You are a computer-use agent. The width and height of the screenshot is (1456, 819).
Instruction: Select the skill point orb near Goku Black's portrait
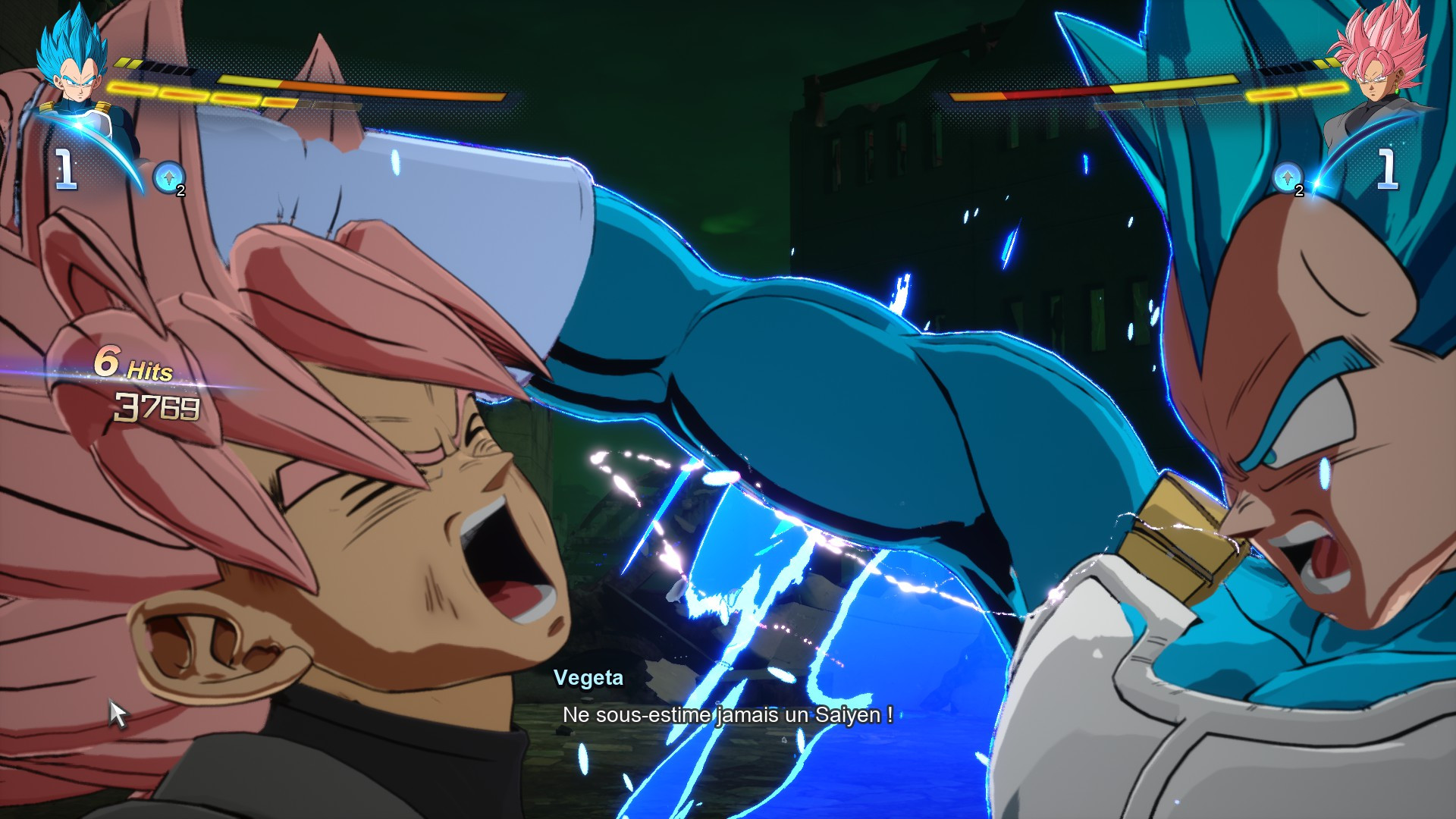pos(1287,176)
